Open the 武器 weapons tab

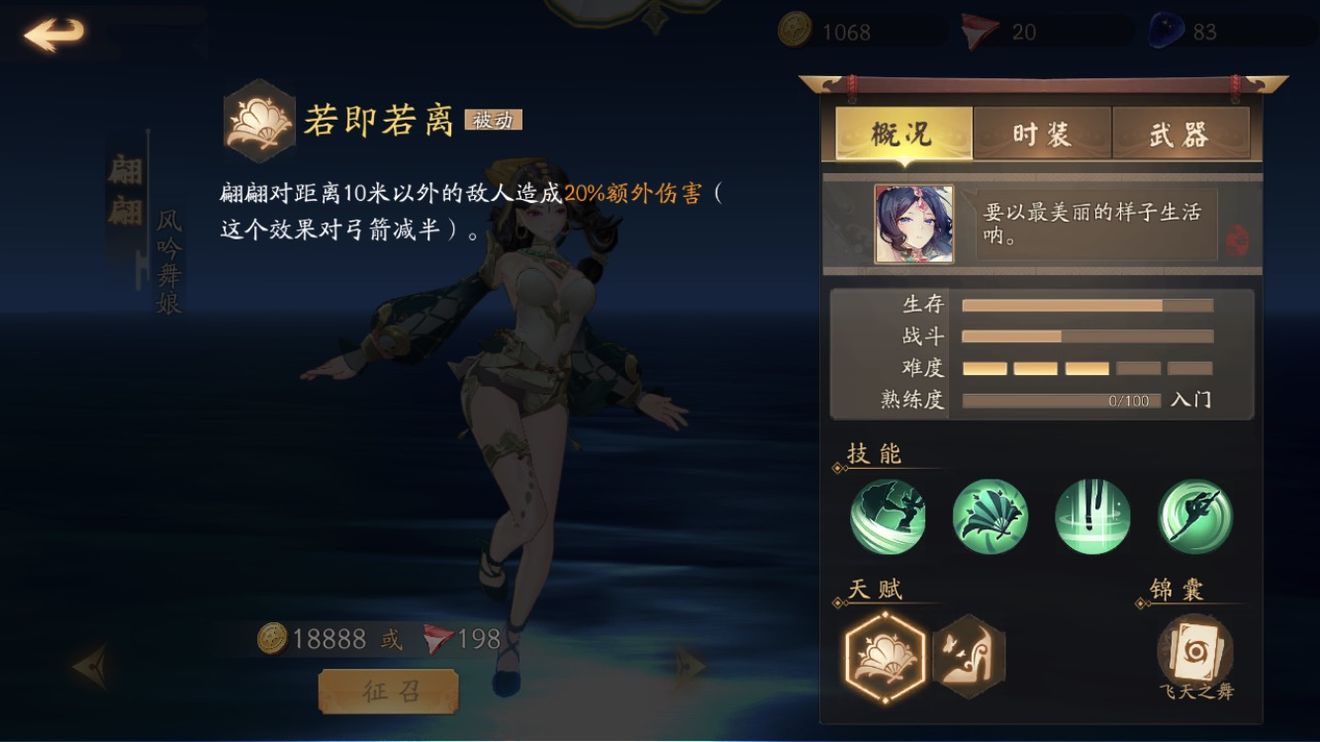click(1180, 134)
